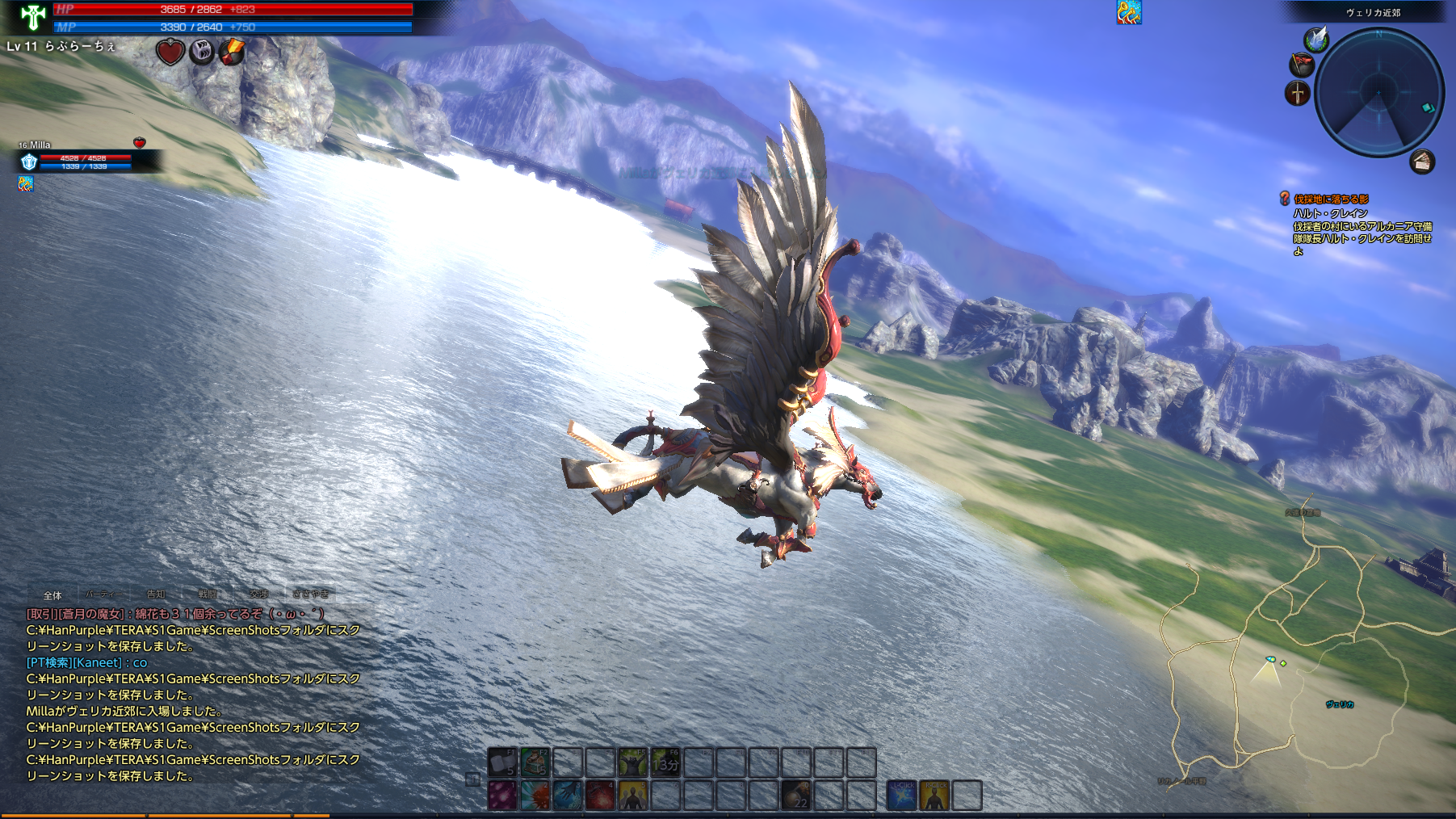Switch to the 交渉 chat tab

click(x=259, y=594)
